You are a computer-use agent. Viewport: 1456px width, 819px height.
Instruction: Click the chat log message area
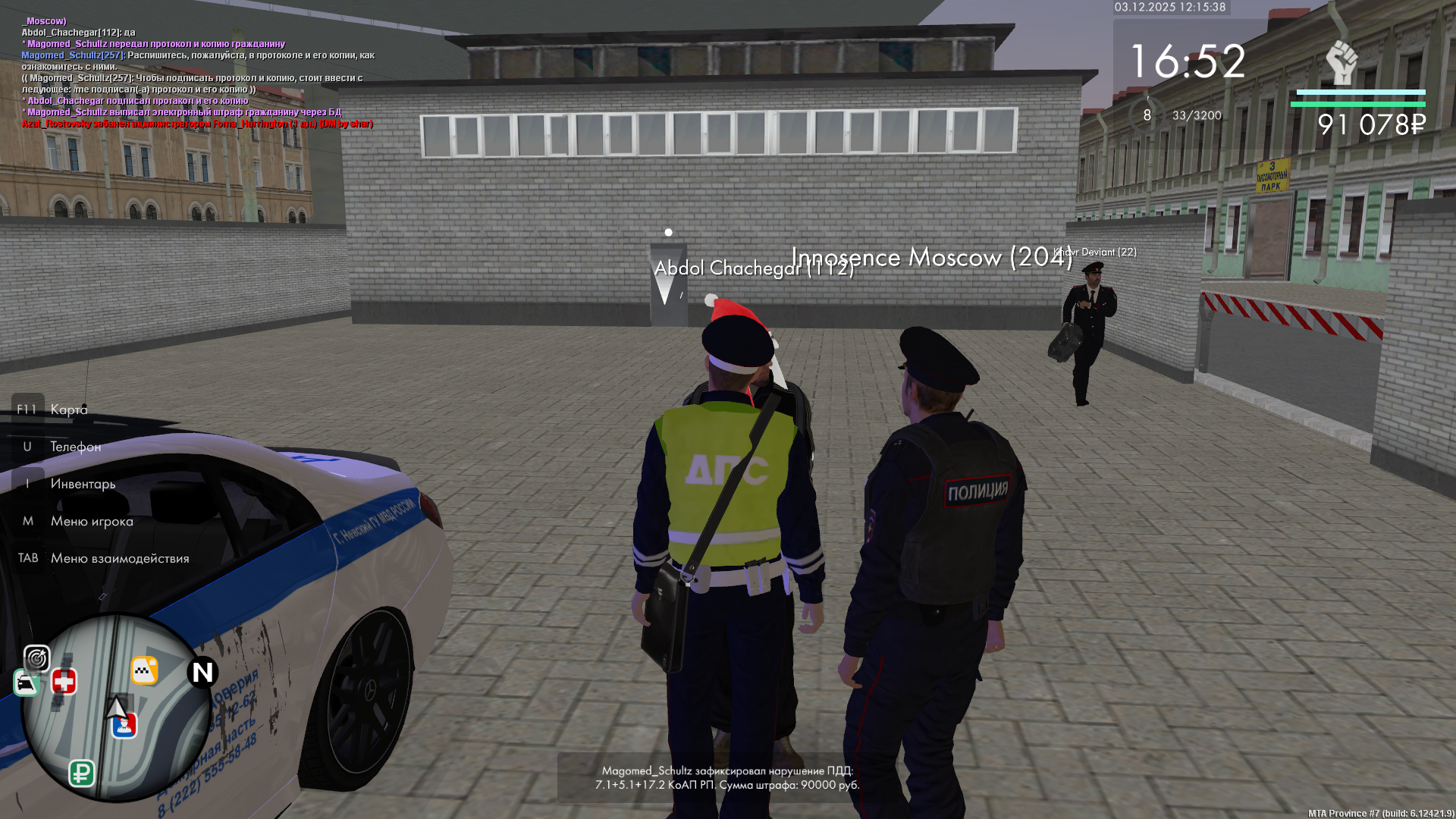197,72
